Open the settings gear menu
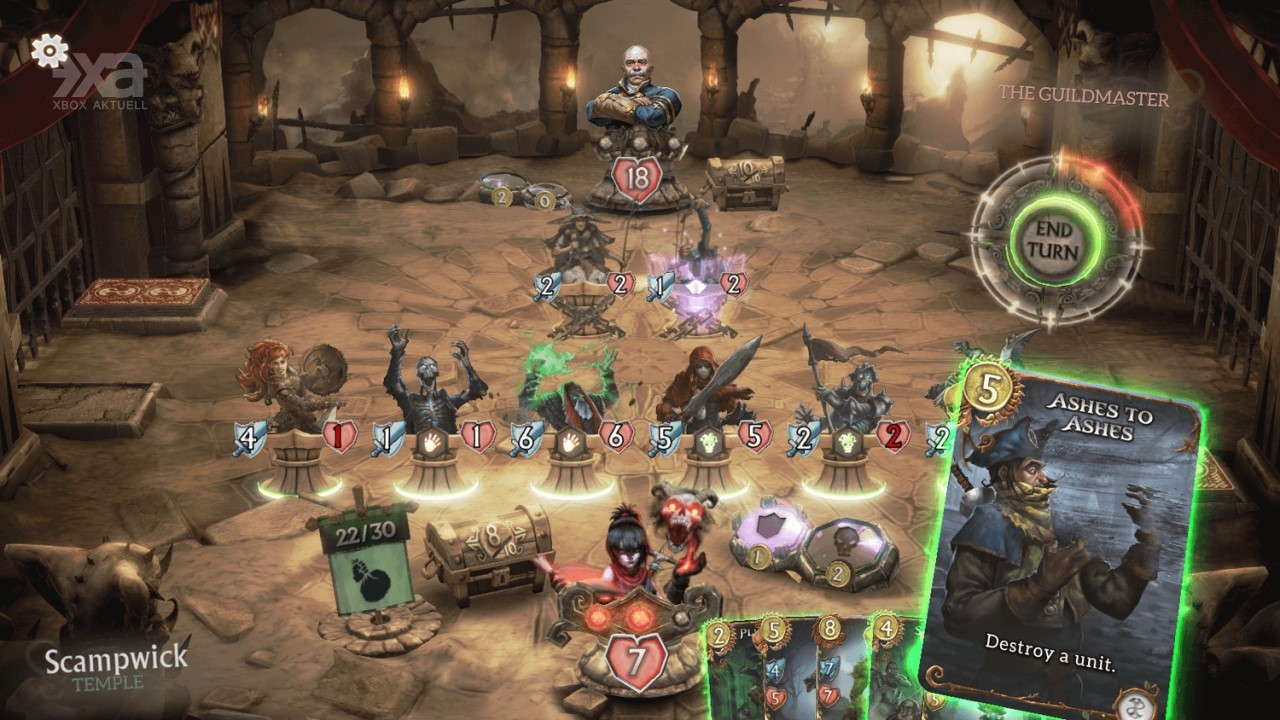This screenshot has height=720, width=1280. 48,50
